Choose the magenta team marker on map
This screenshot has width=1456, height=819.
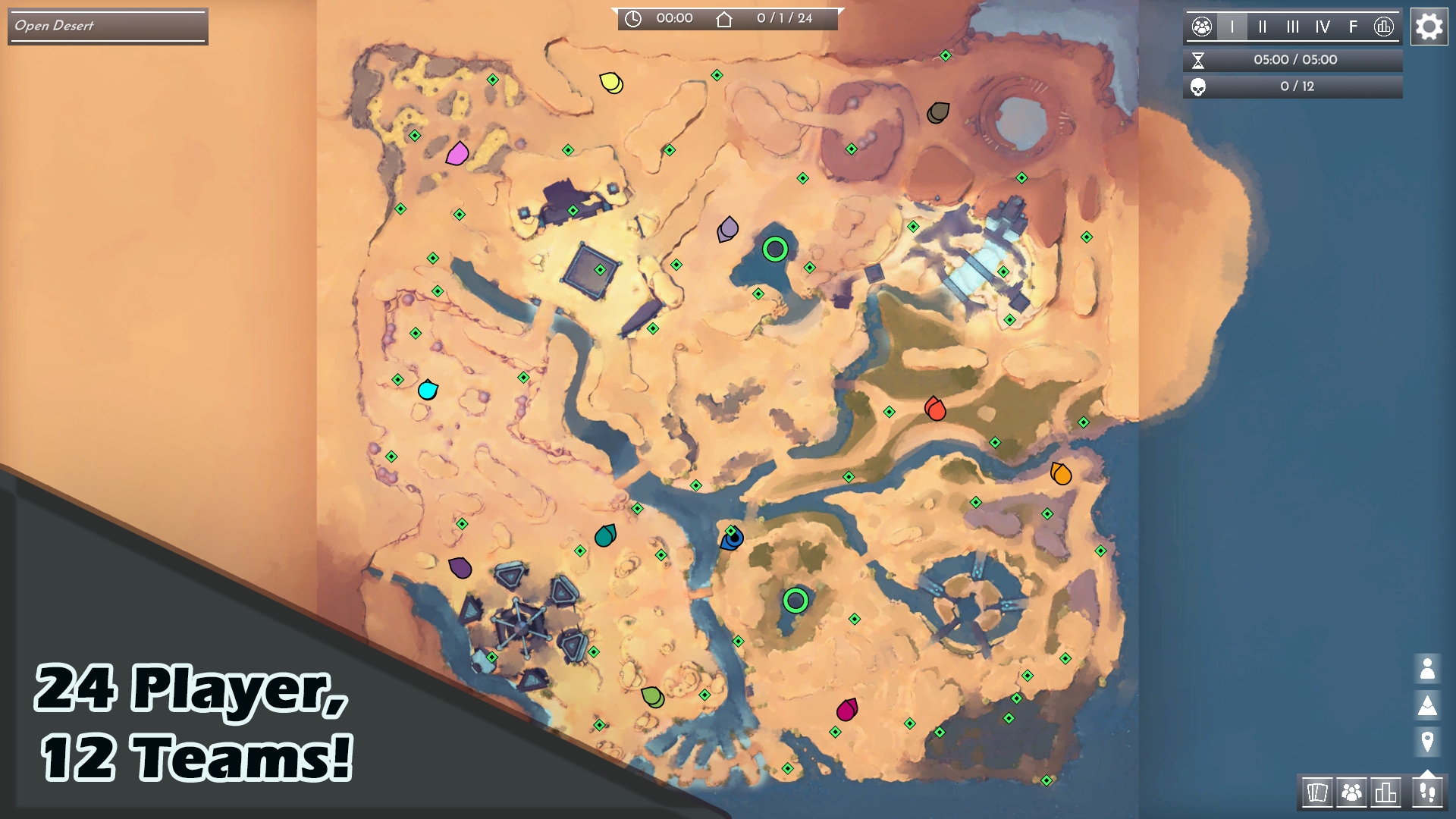(846, 710)
